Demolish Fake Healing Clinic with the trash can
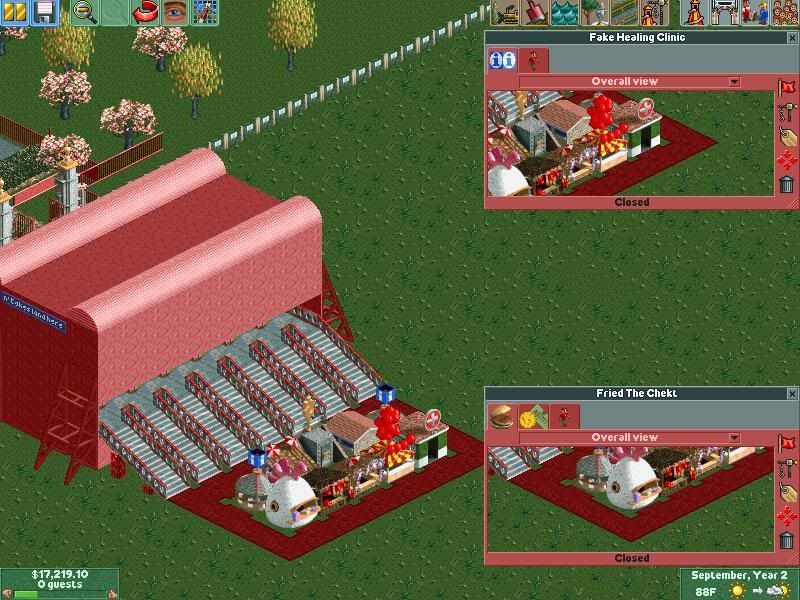The image size is (800, 600). pos(787,183)
